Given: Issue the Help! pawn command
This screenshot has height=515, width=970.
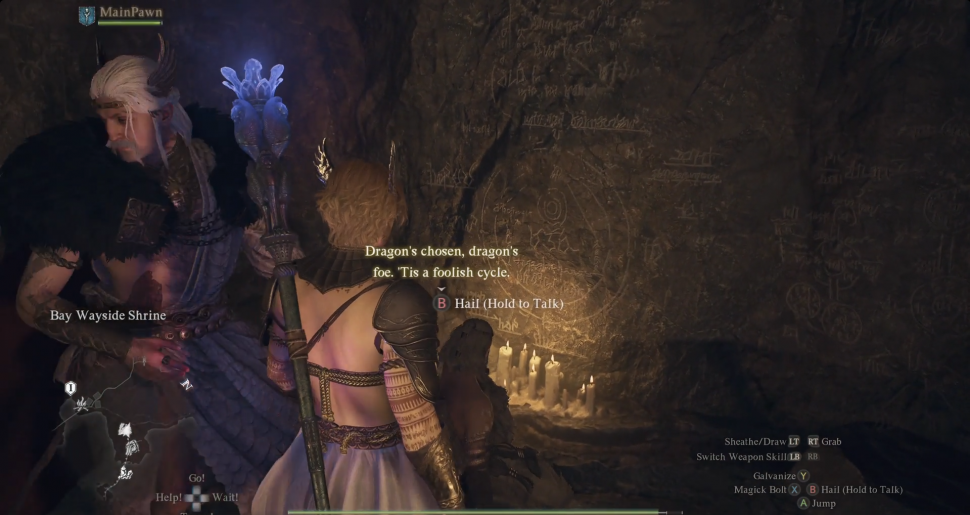Looking at the screenshot, I should (168, 496).
